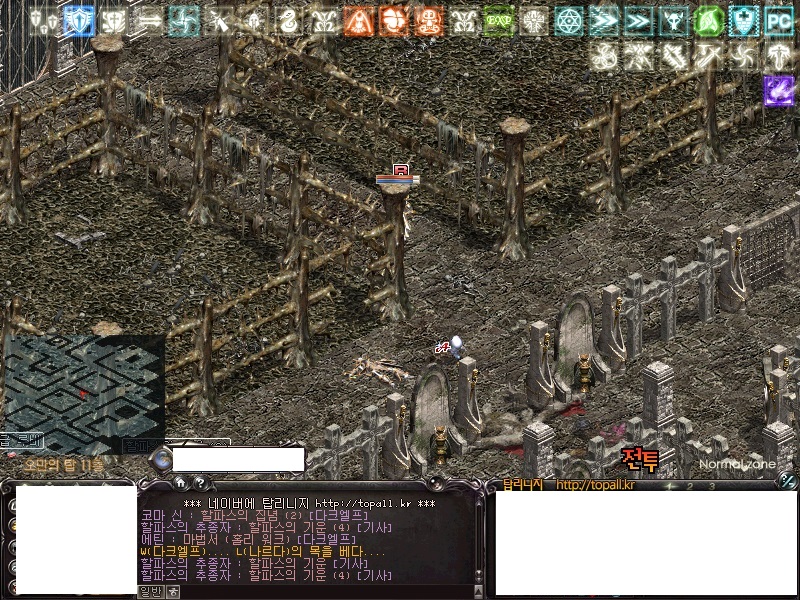Screen dimensions: 800x600
Task: Select the bright green leaf buff icon
Action: (x=708, y=20)
